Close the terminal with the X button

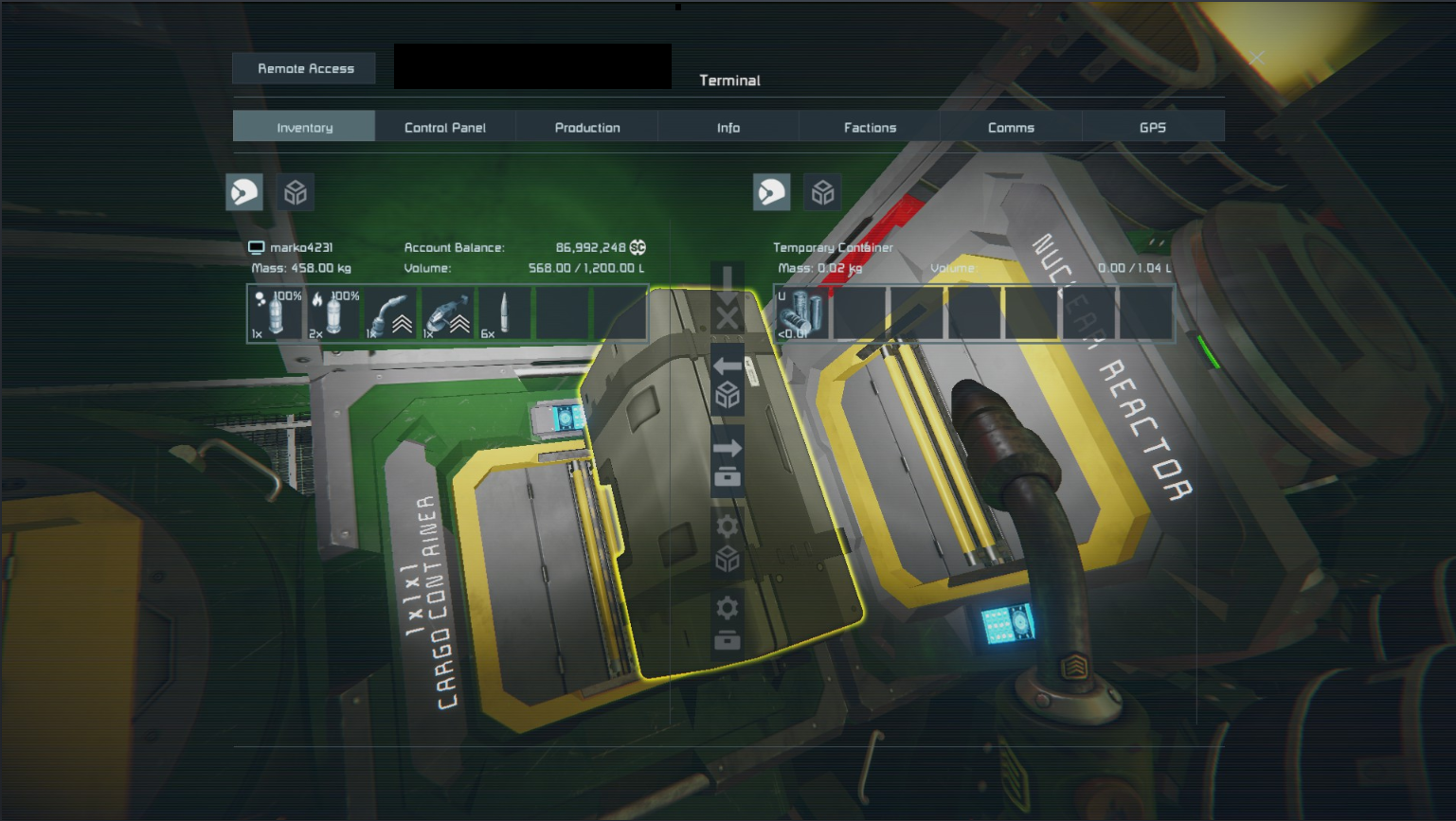(1257, 59)
